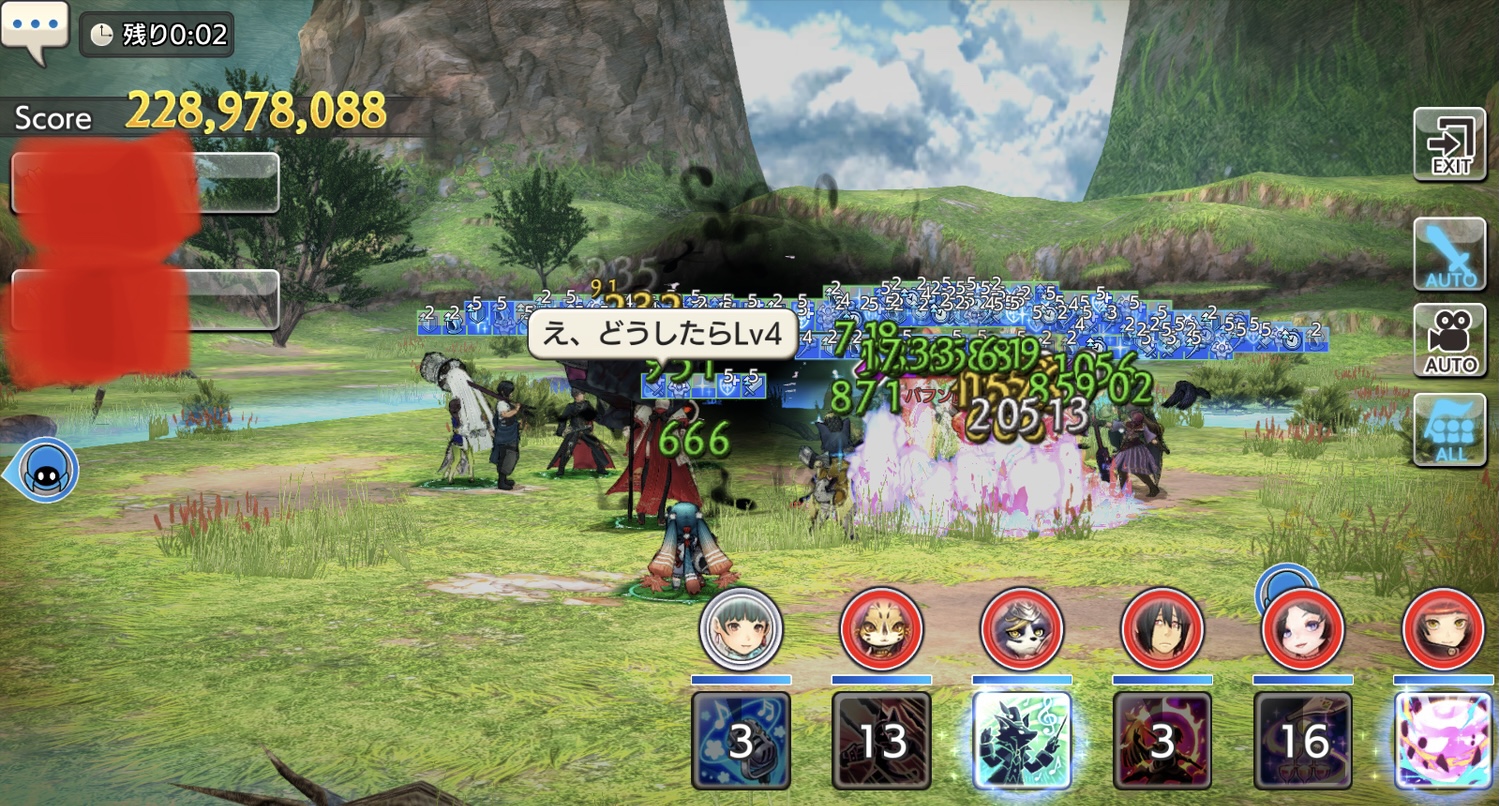Image resolution: width=1499 pixels, height=806 pixels.
Task: Toggle the ALL party flag button
Action: [x=1449, y=430]
